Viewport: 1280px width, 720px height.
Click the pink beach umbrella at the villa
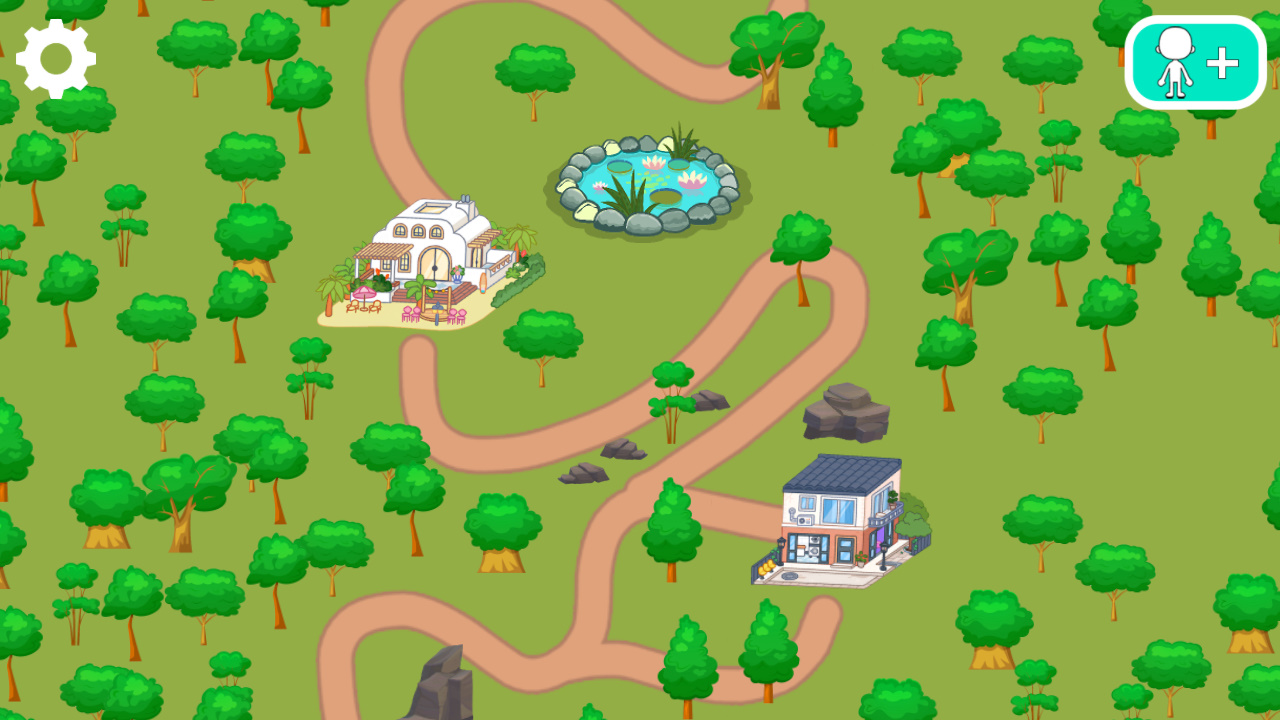364,292
